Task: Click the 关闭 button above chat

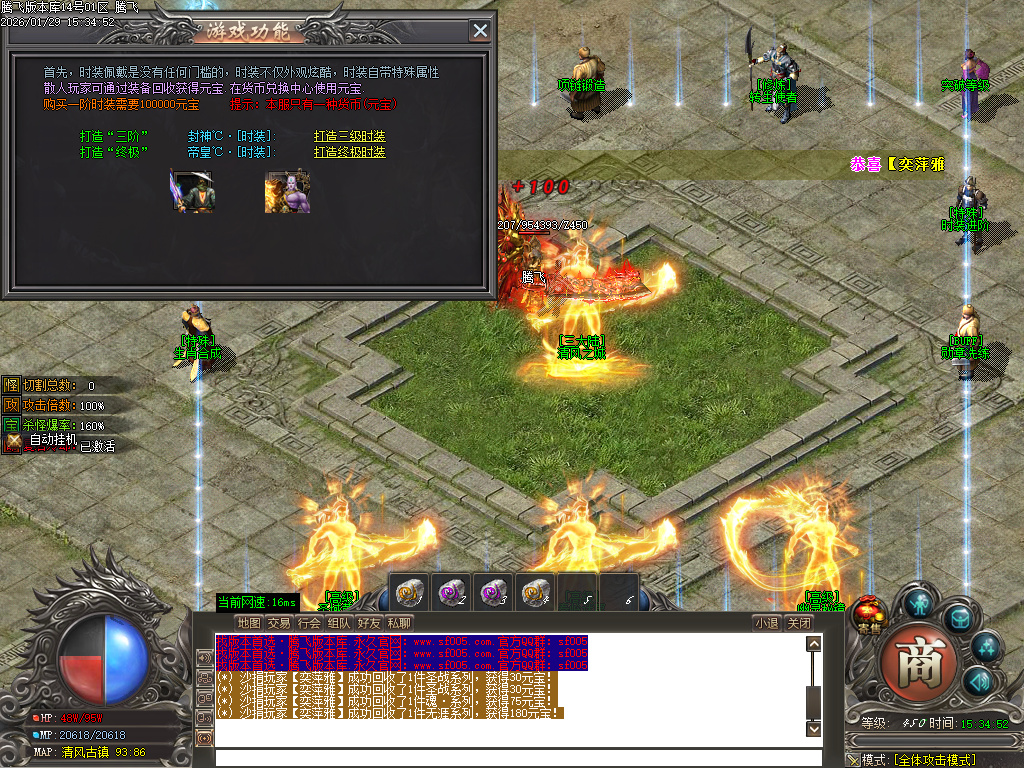Action: click(x=798, y=623)
